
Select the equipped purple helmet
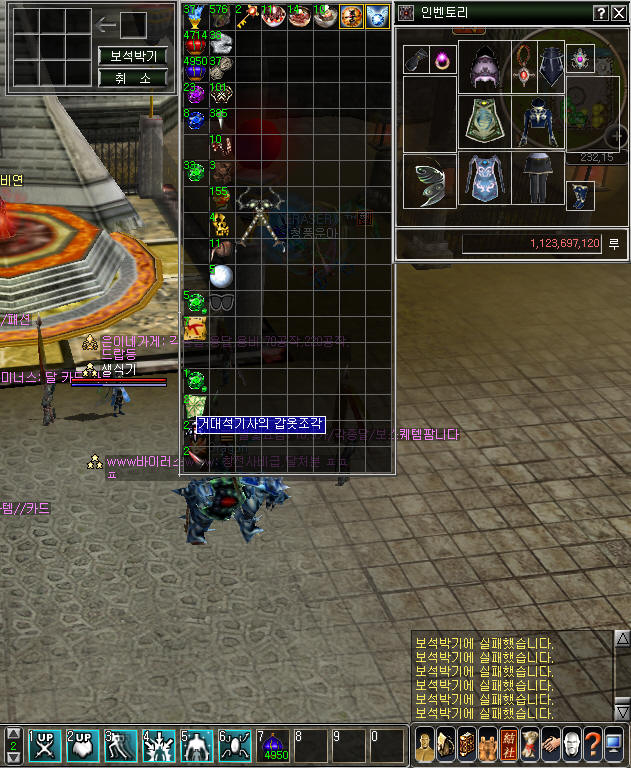tap(485, 68)
